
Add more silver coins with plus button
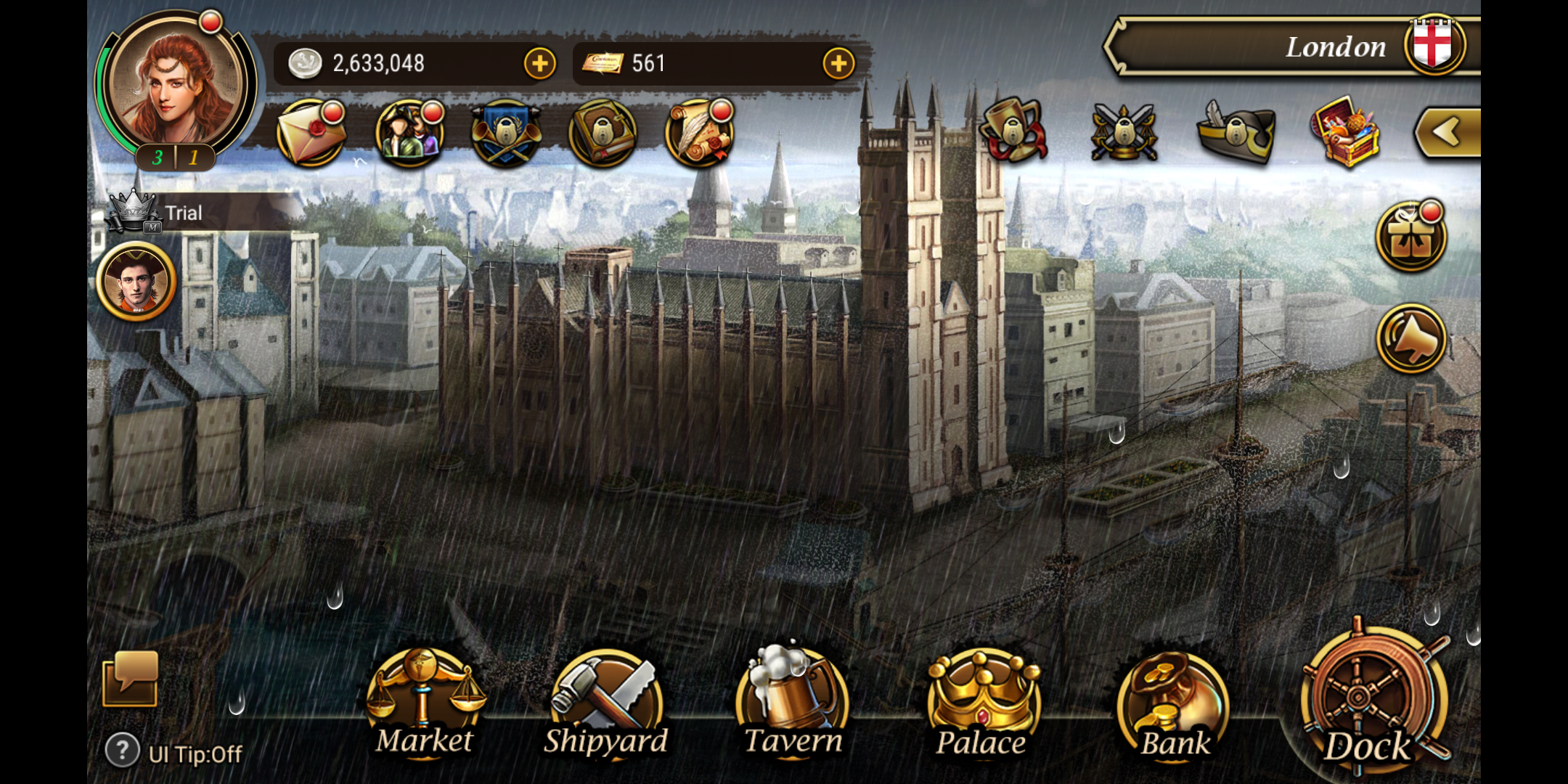click(539, 64)
